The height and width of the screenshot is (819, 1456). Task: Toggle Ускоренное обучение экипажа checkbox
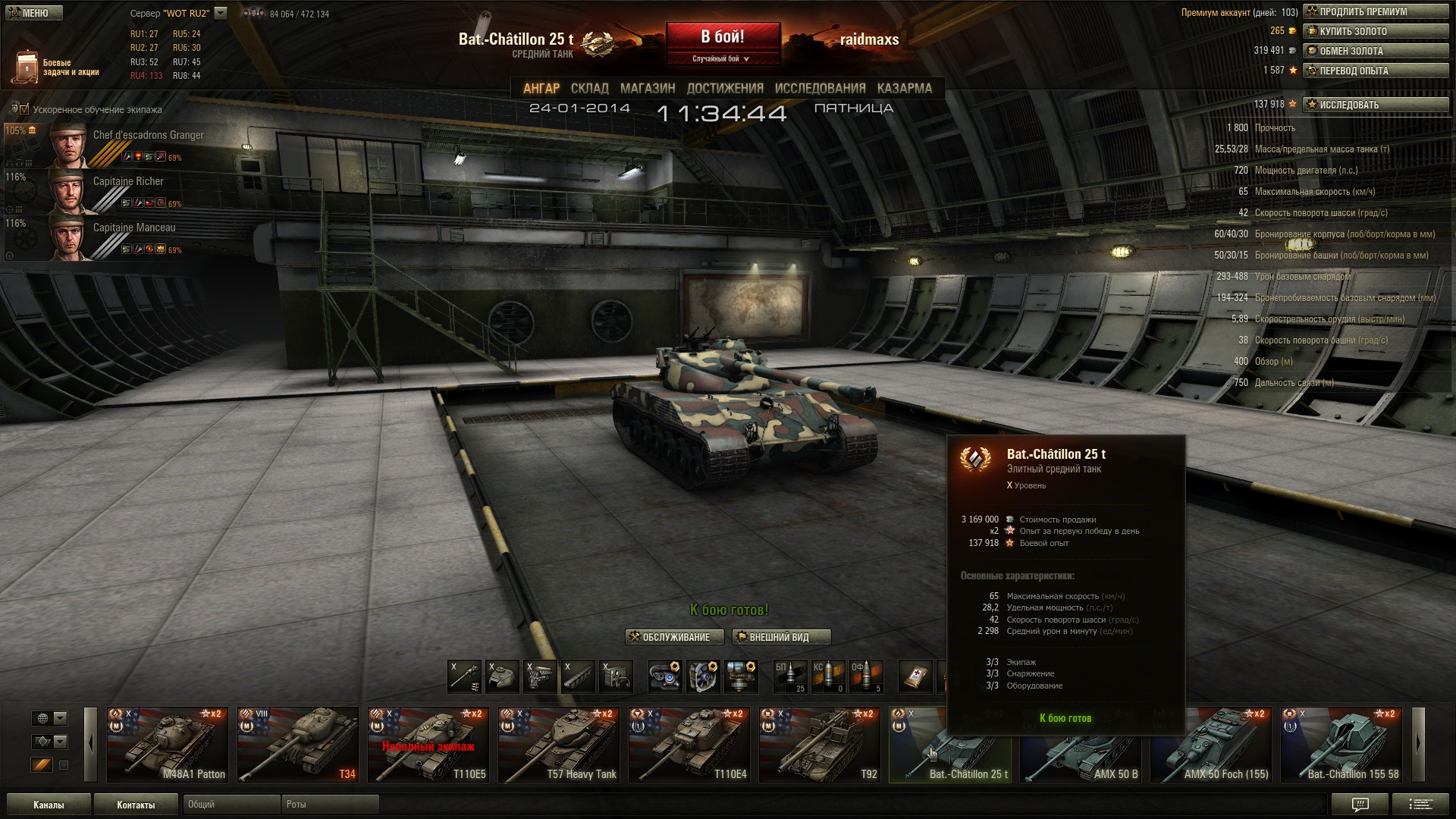[x=24, y=110]
